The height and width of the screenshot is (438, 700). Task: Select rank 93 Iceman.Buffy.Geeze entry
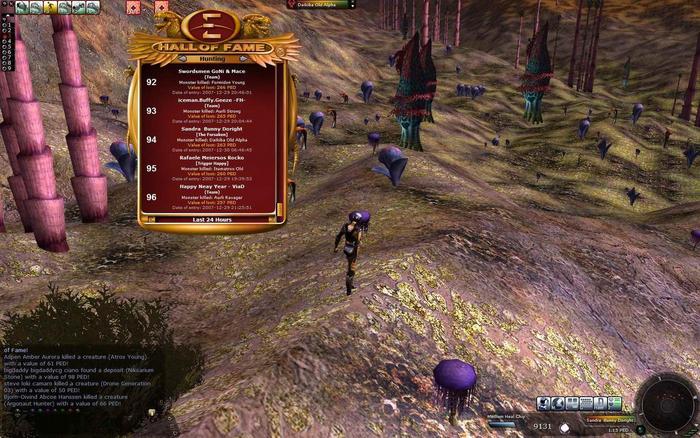point(212,110)
